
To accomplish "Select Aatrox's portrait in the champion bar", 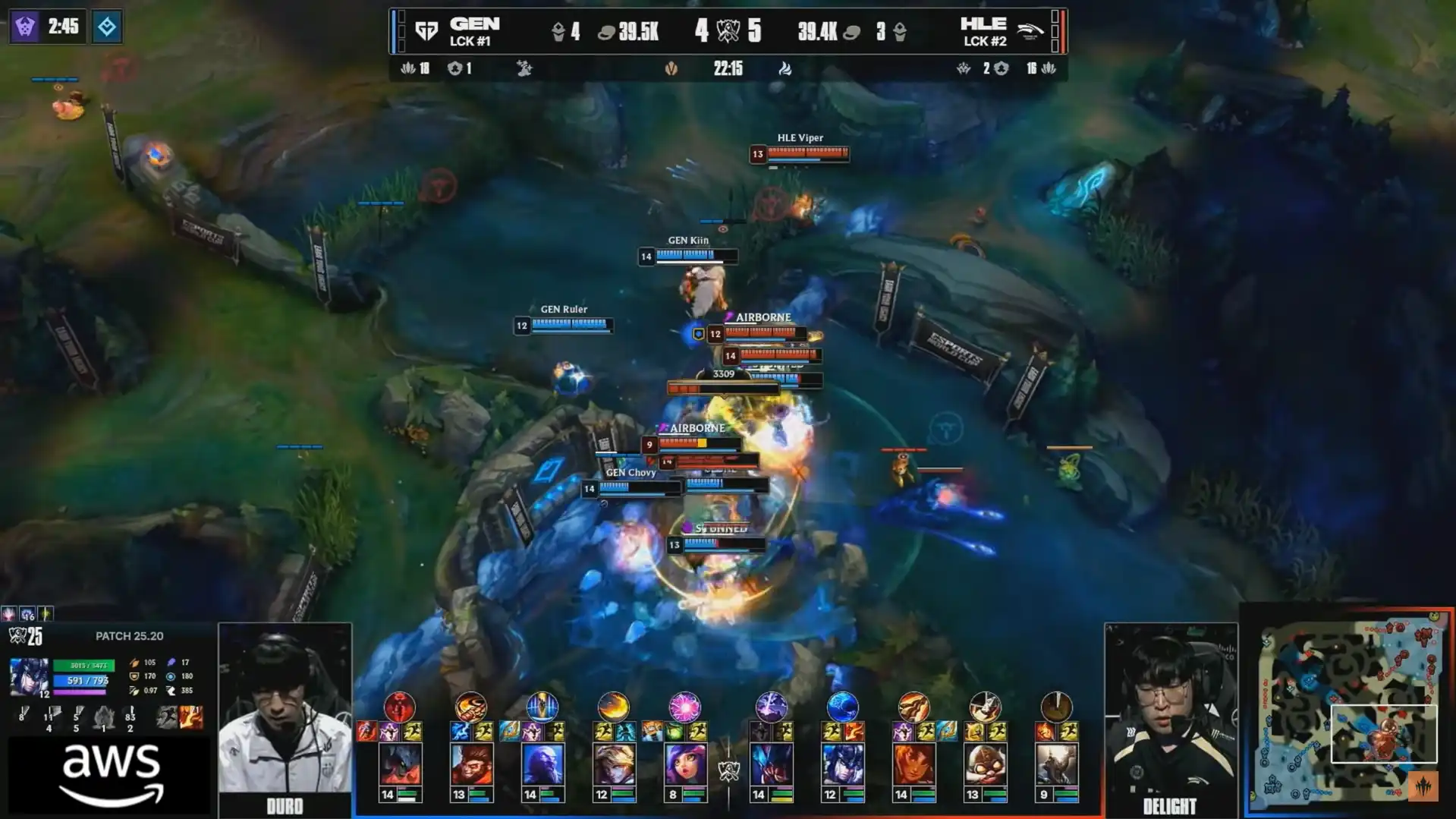I will tap(400, 764).
